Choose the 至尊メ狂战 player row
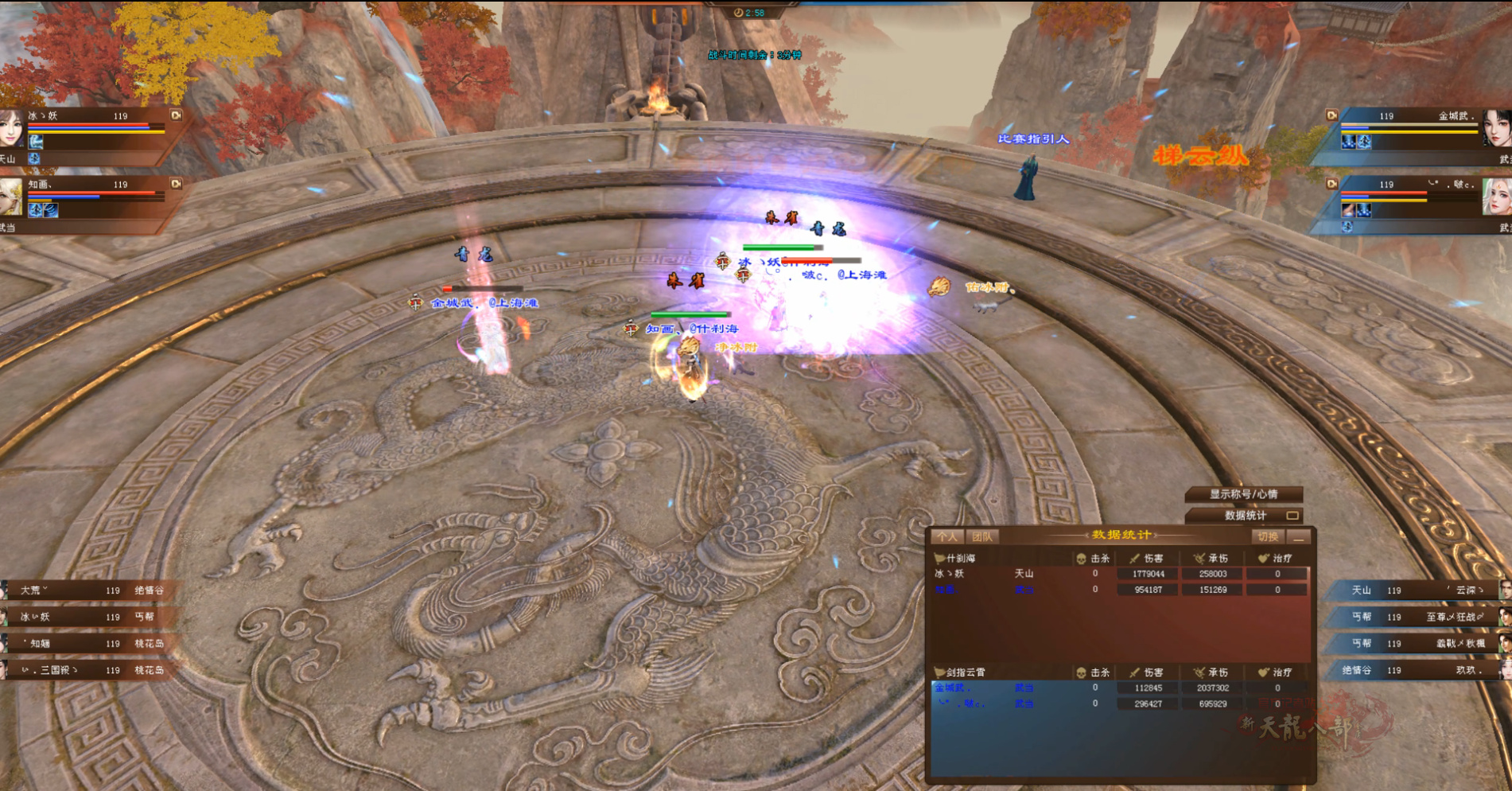The image size is (1512, 791). (x=1416, y=617)
